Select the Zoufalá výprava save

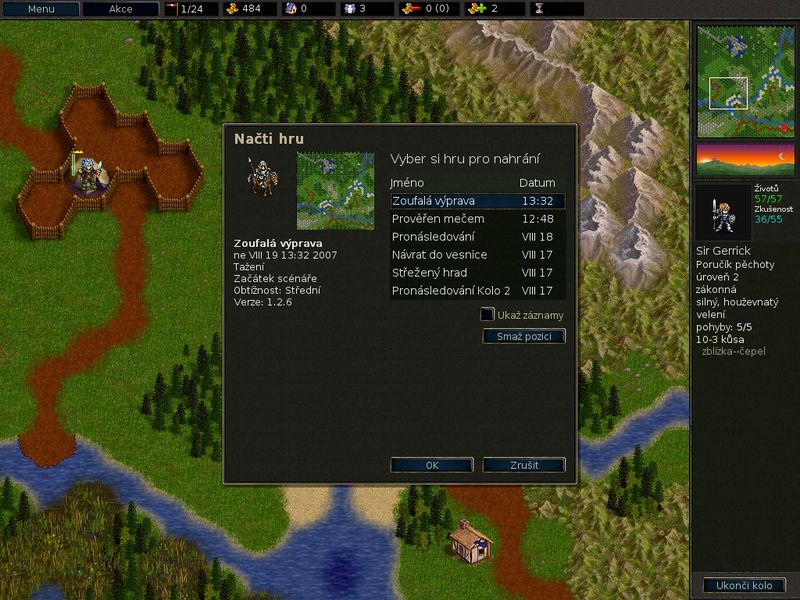click(x=477, y=201)
